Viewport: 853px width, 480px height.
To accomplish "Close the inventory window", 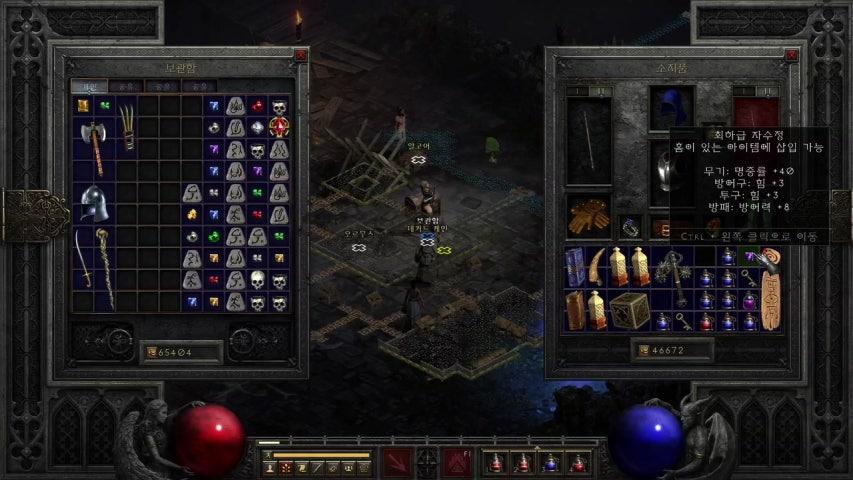I will [789, 56].
